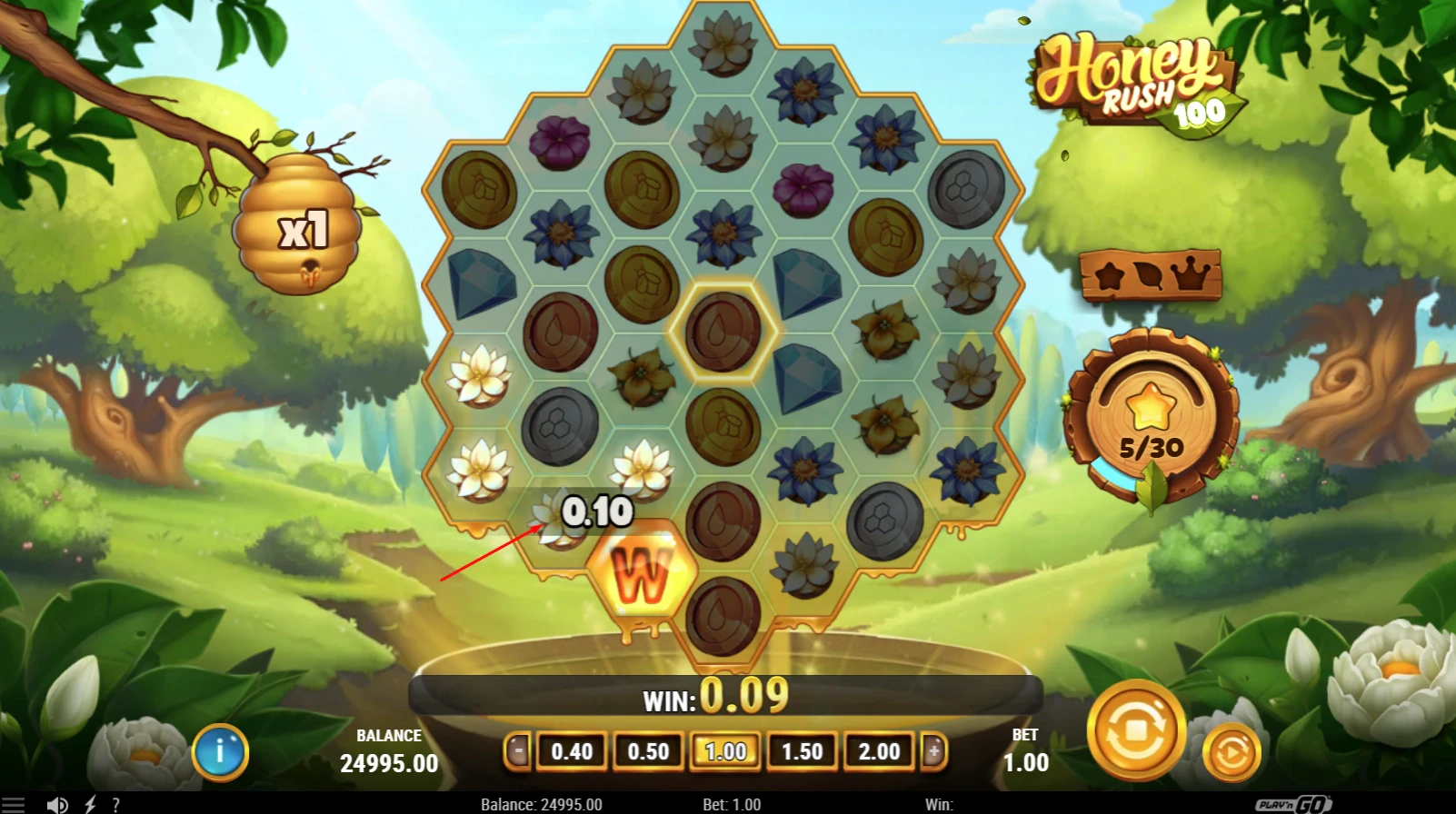Increase the bet with the plus stepper
Image resolution: width=1456 pixels, height=814 pixels.
935,752
